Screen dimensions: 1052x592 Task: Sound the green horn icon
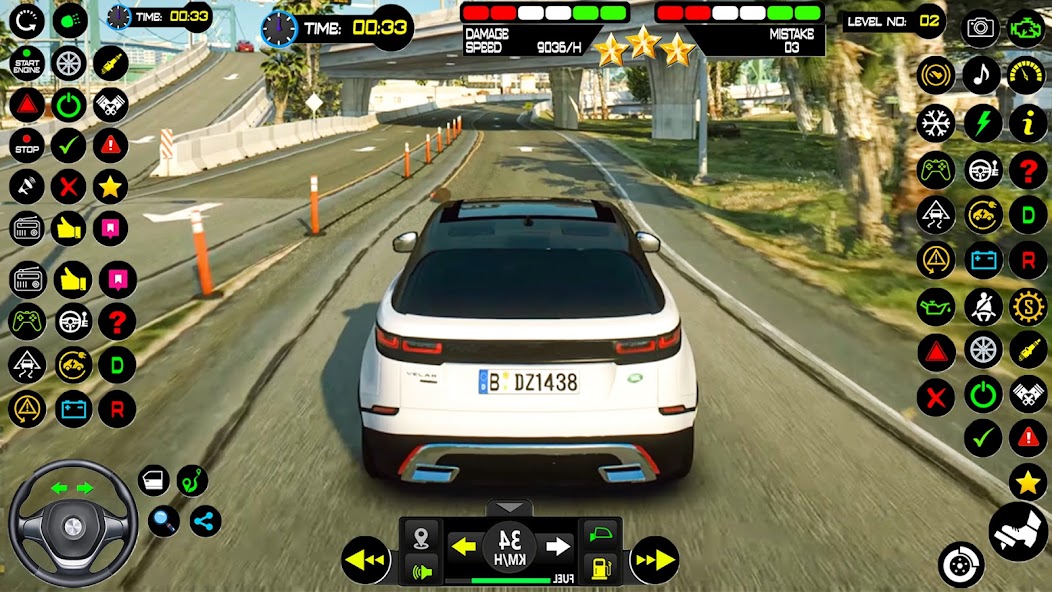(x=421, y=571)
